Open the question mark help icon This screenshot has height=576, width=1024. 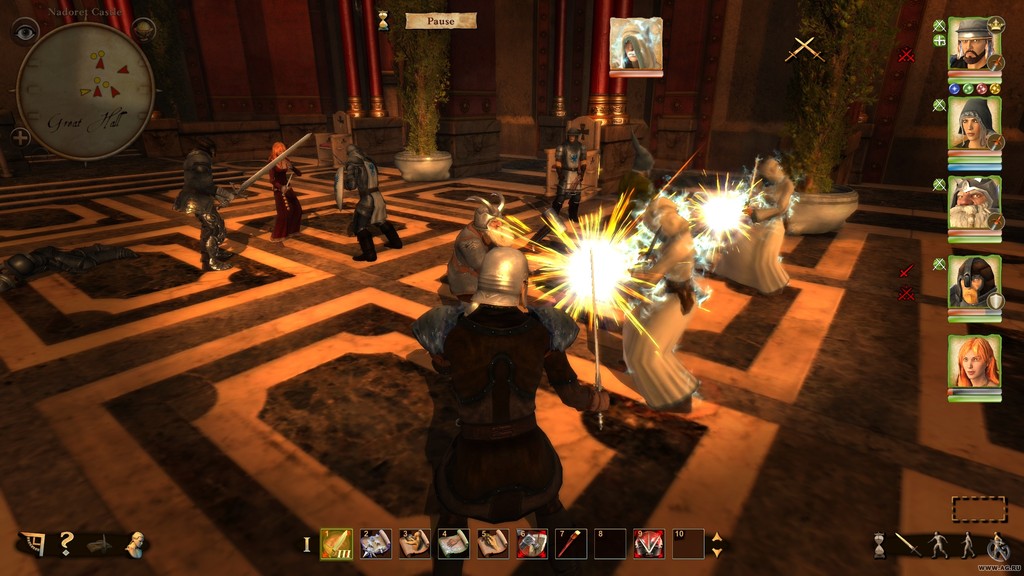[66, 543]
